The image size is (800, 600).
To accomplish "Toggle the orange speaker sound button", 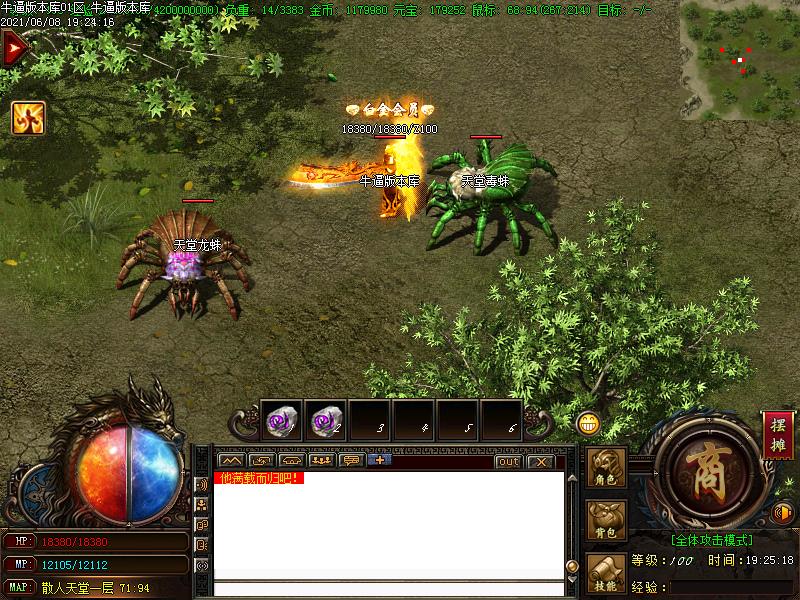I will pyautogui.click(x=784, y=513).
